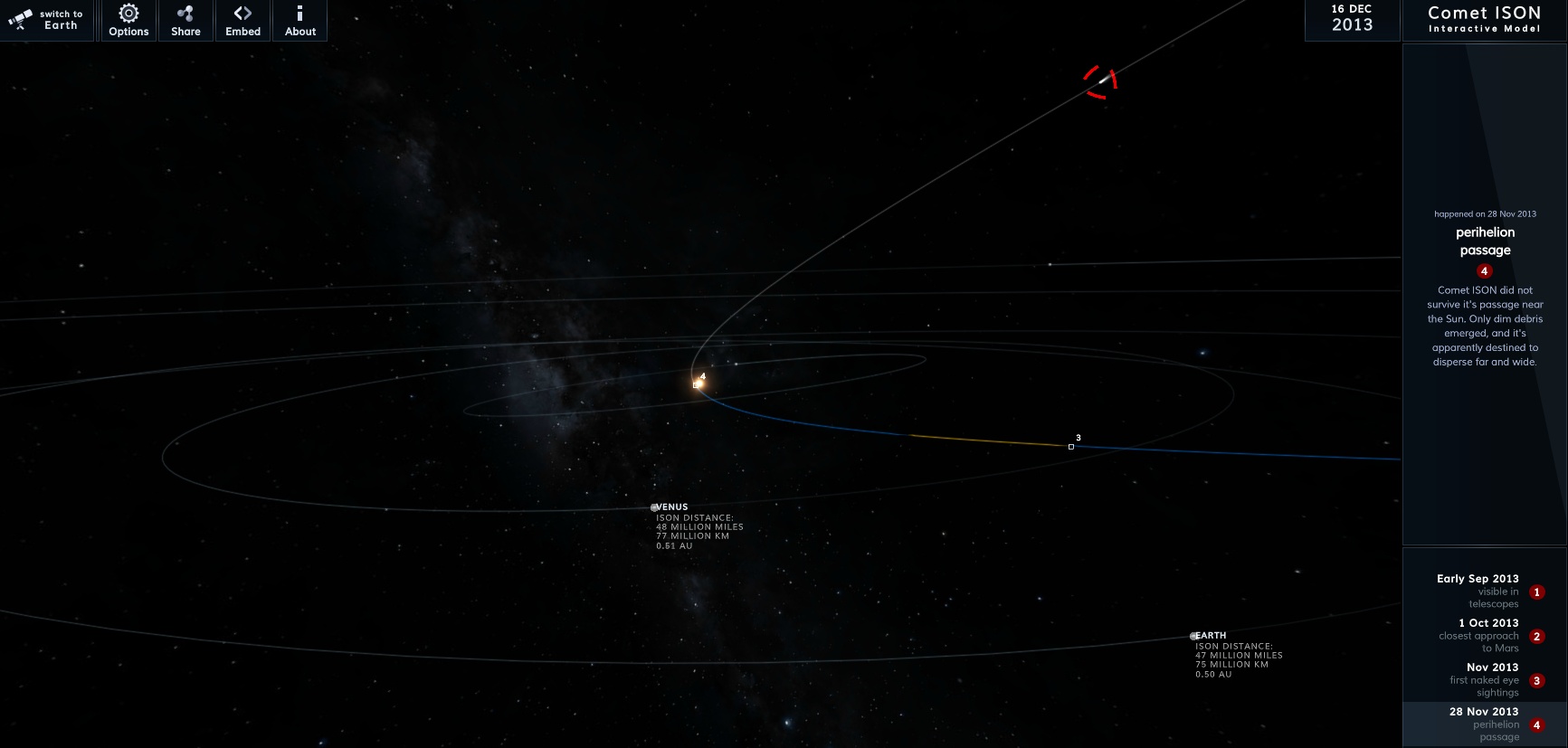Click red badge 3 beside first naked eye sightings
Image resolution: width=1568 pixels, height=748 pixels.
click(x=1535, y=681)
